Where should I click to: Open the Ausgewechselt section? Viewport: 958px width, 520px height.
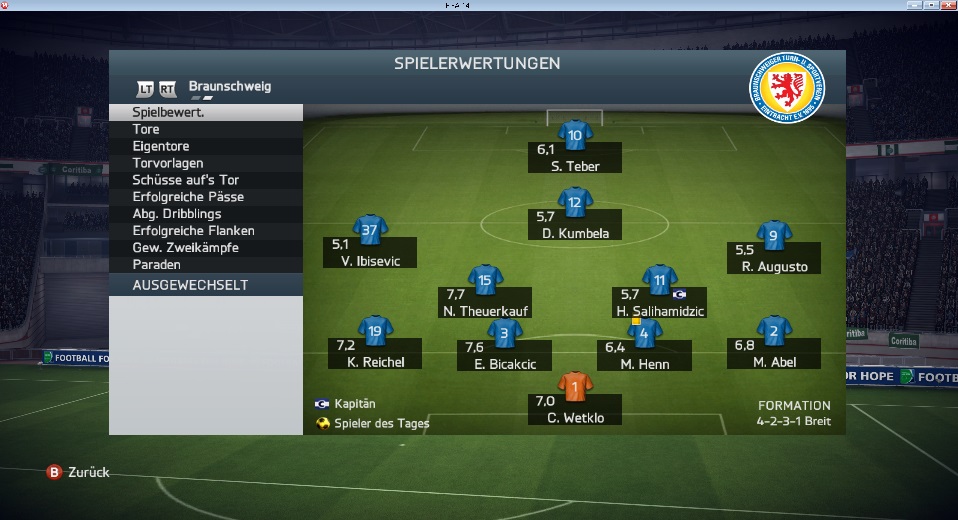(x=205, y=285)
